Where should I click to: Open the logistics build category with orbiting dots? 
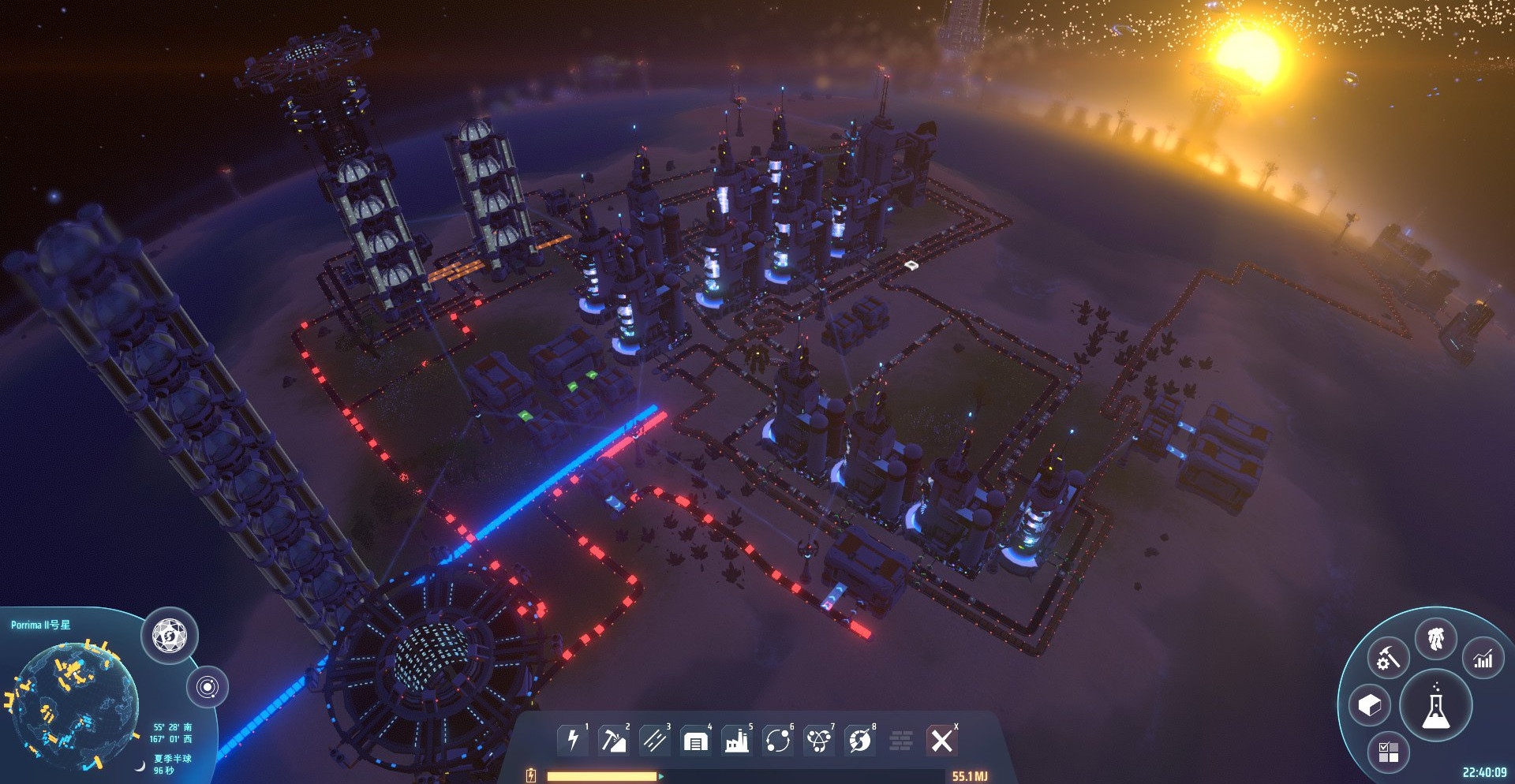(x=777, y=741)
